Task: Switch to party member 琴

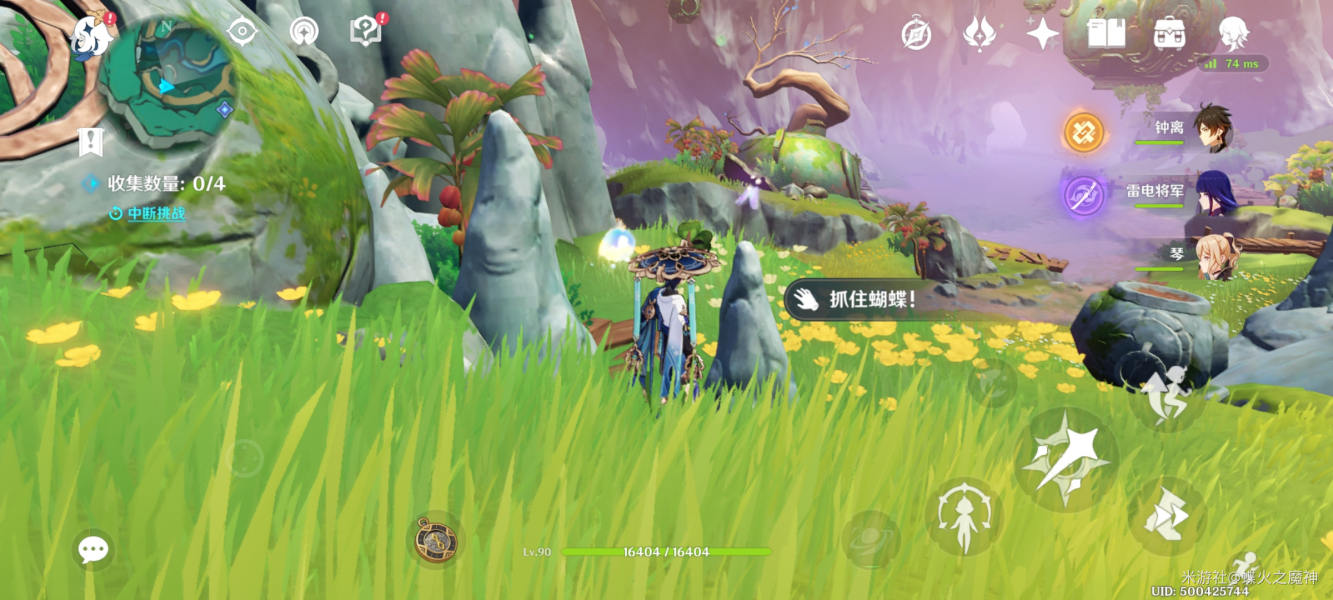Action: point(1214,257)
